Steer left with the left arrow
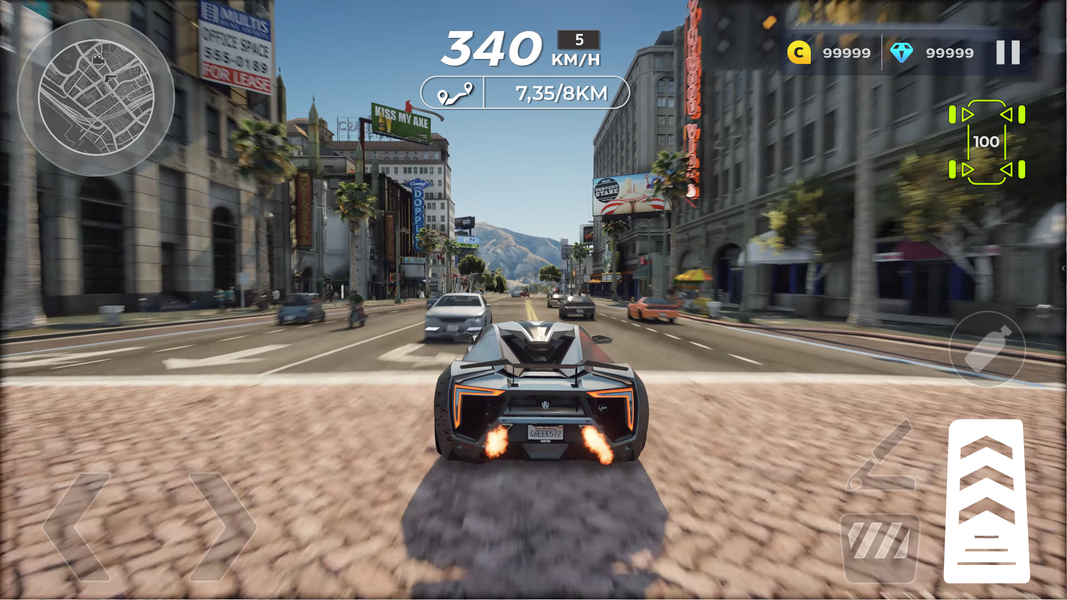1067x600 pixels. click(x=77, y=527)
